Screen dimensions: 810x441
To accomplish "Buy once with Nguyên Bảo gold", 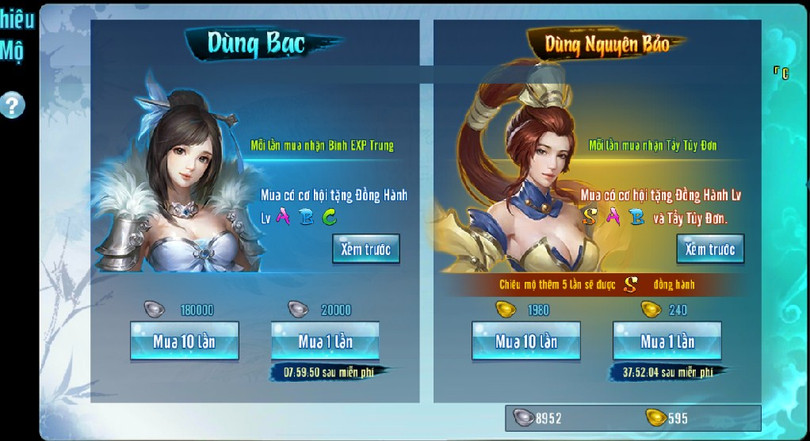I will point(667,342).
